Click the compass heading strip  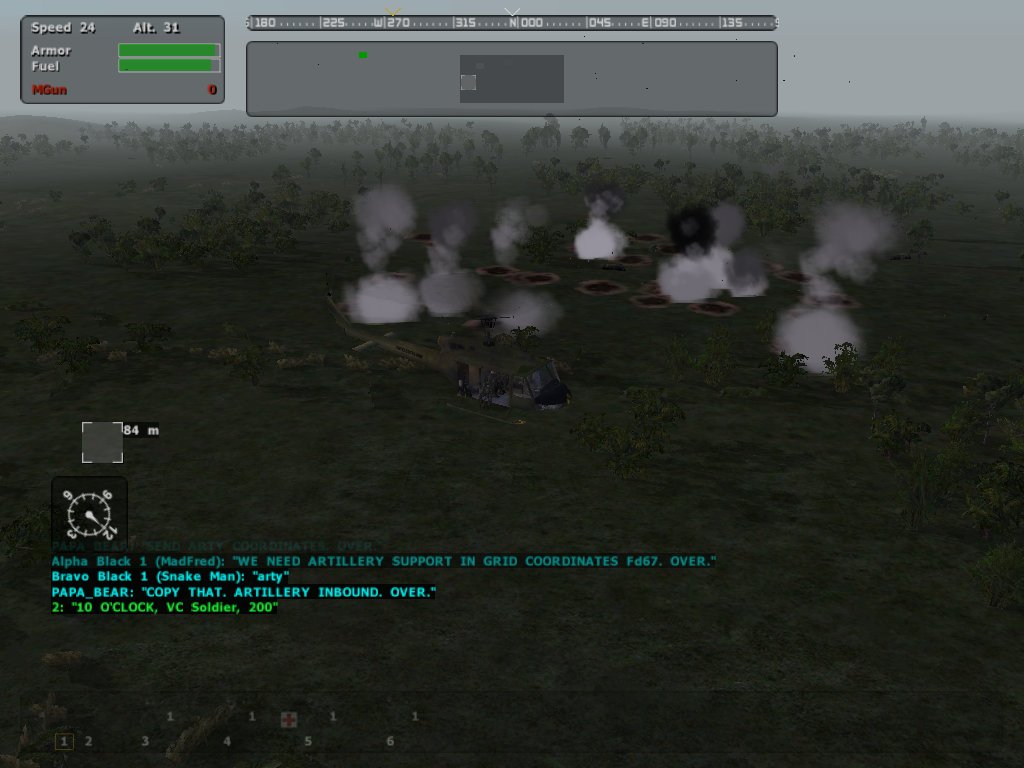[x=511, y=23]
